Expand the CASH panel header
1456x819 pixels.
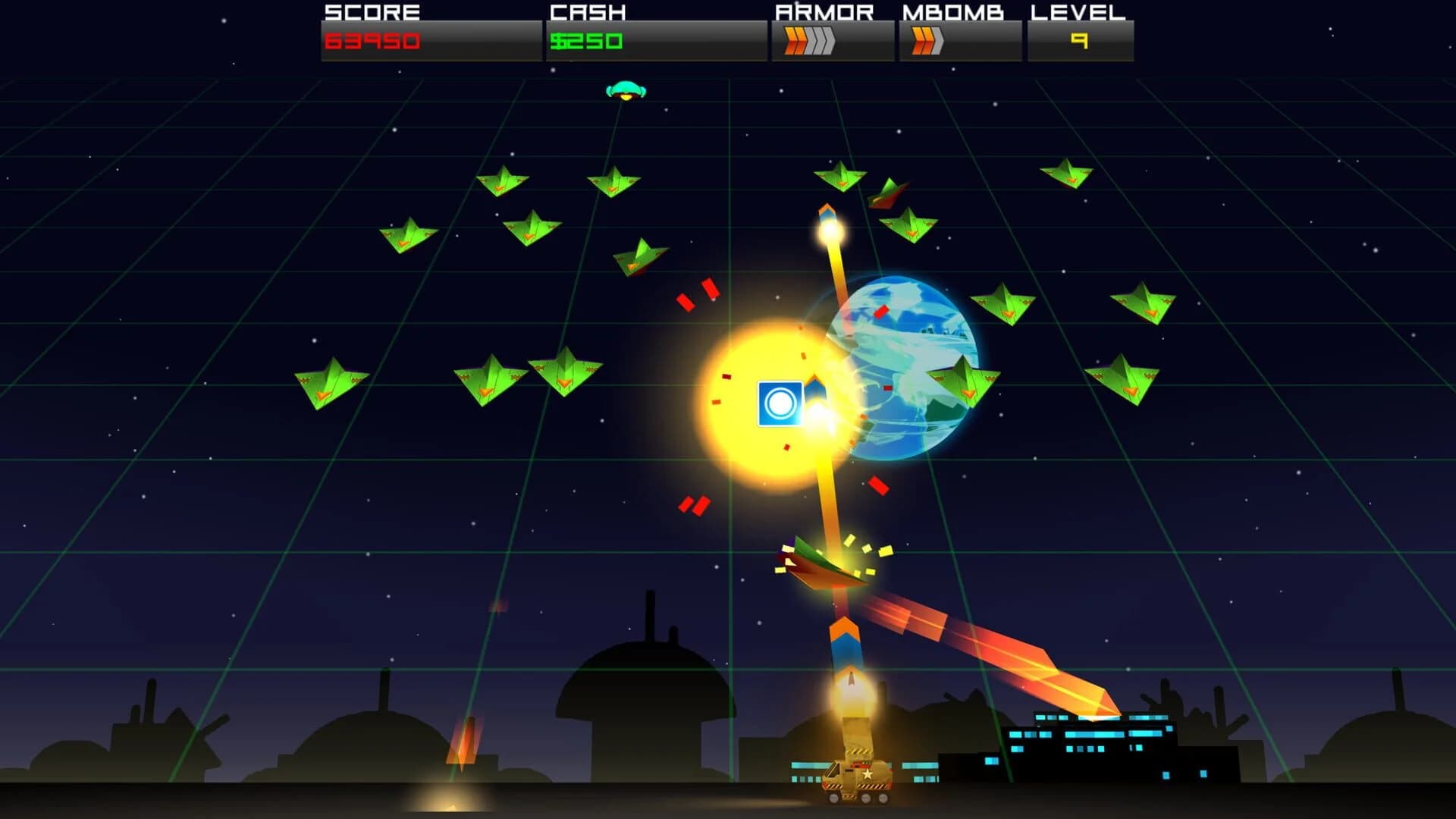tap(588, 12)
